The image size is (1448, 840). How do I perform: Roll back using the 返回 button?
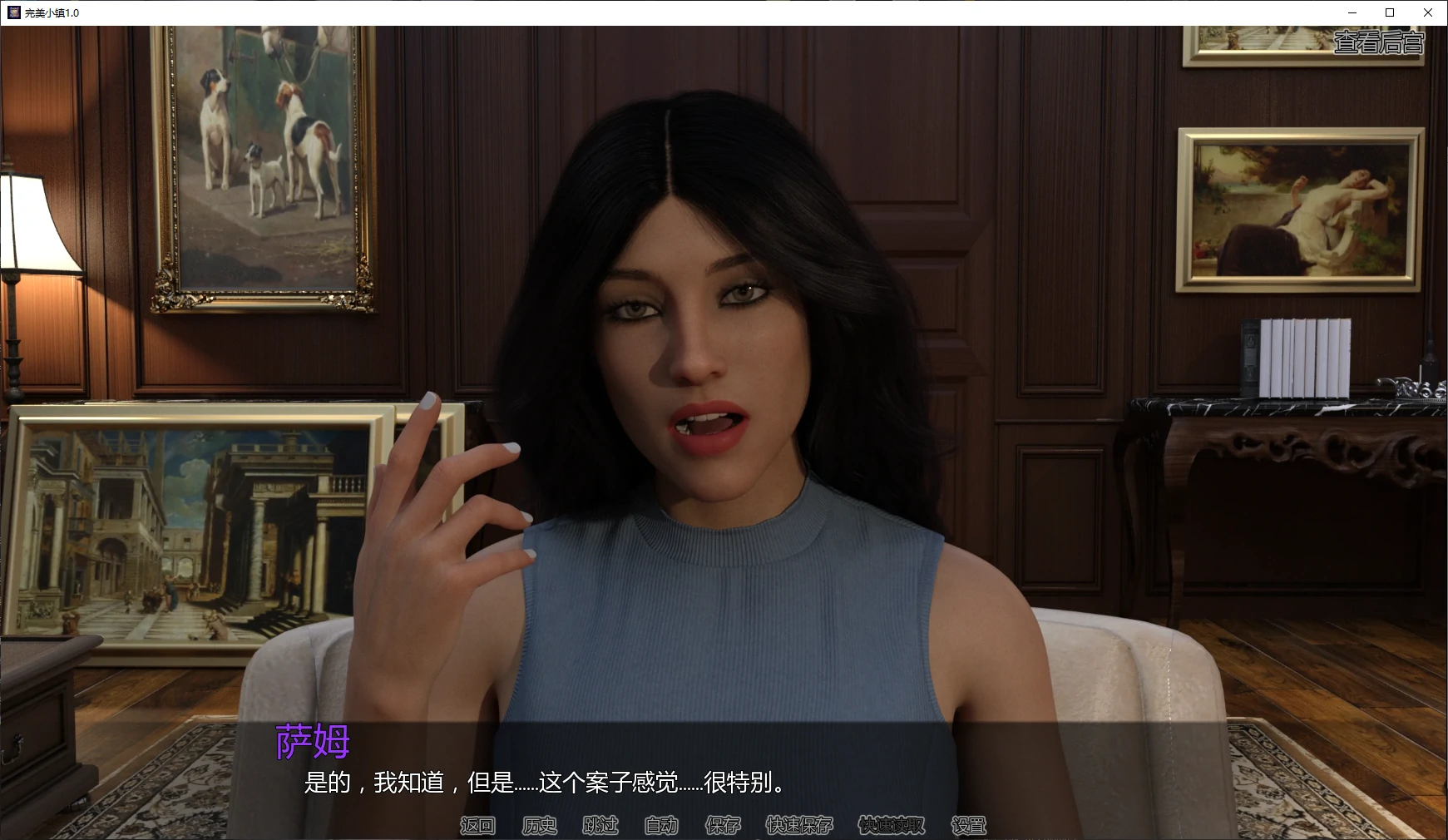477,824
